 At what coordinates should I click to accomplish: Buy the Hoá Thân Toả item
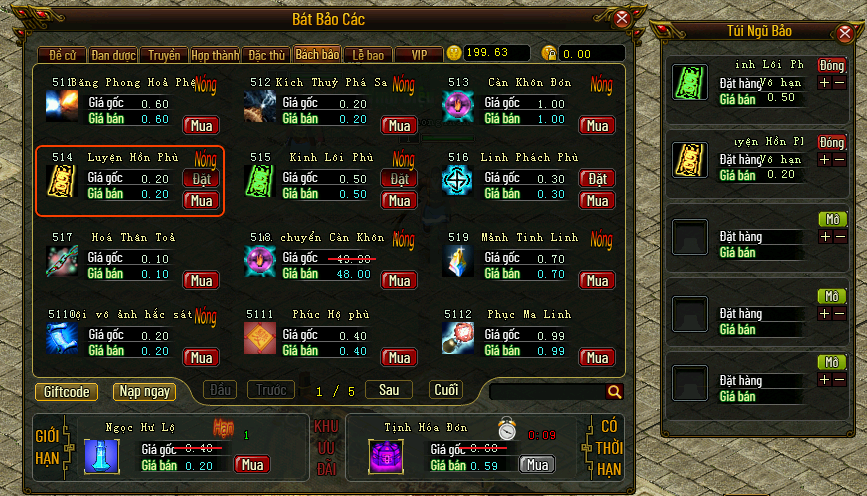tap(201, 281)
